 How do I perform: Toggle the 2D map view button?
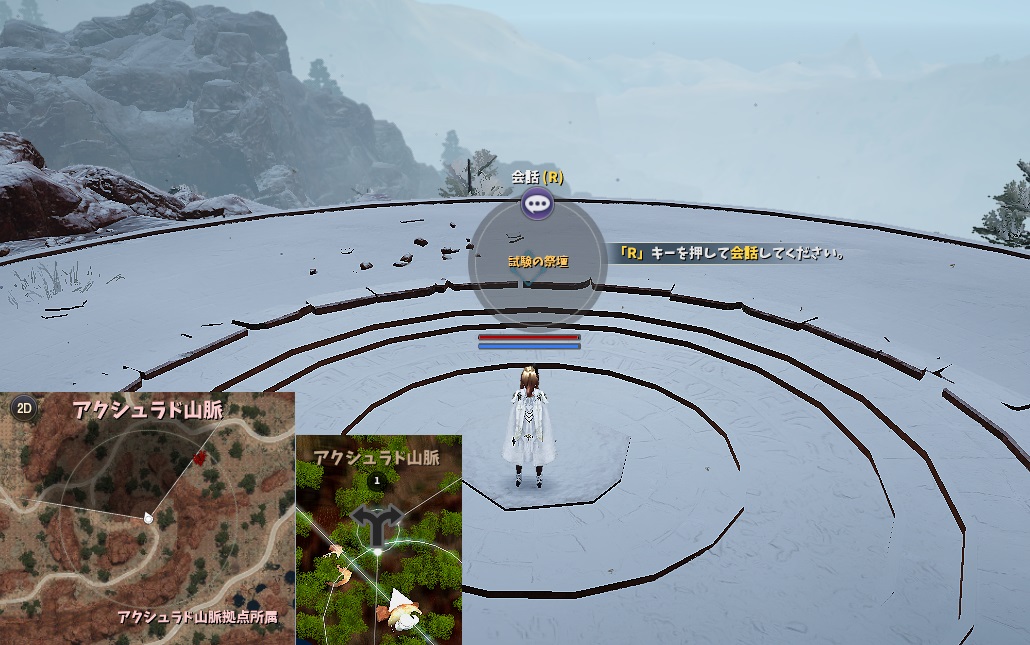[x=23, y=407]
